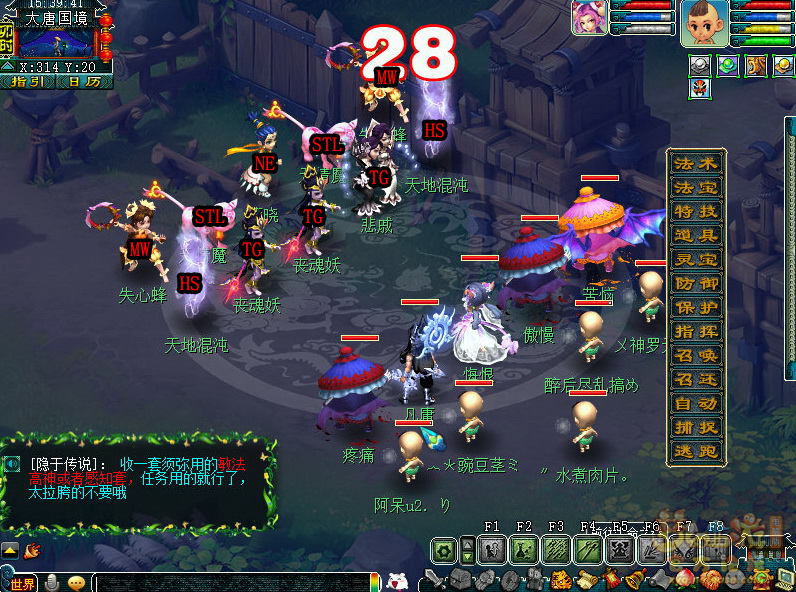Switch the 世界 chat channel button

[20, 583]
